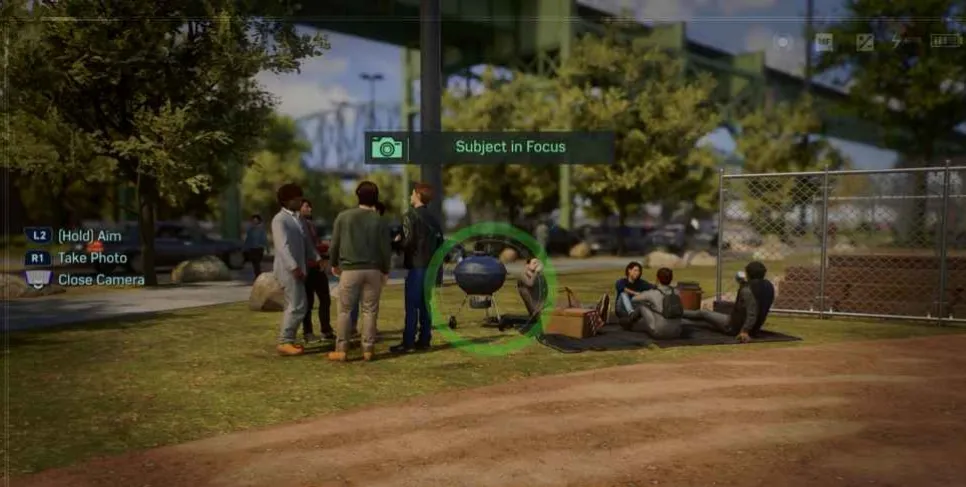Screen dimensions: 966x487
Task: Click the green camera icon beside Subject in Focus
Action: pyautogui.click(x=387, y=148)
